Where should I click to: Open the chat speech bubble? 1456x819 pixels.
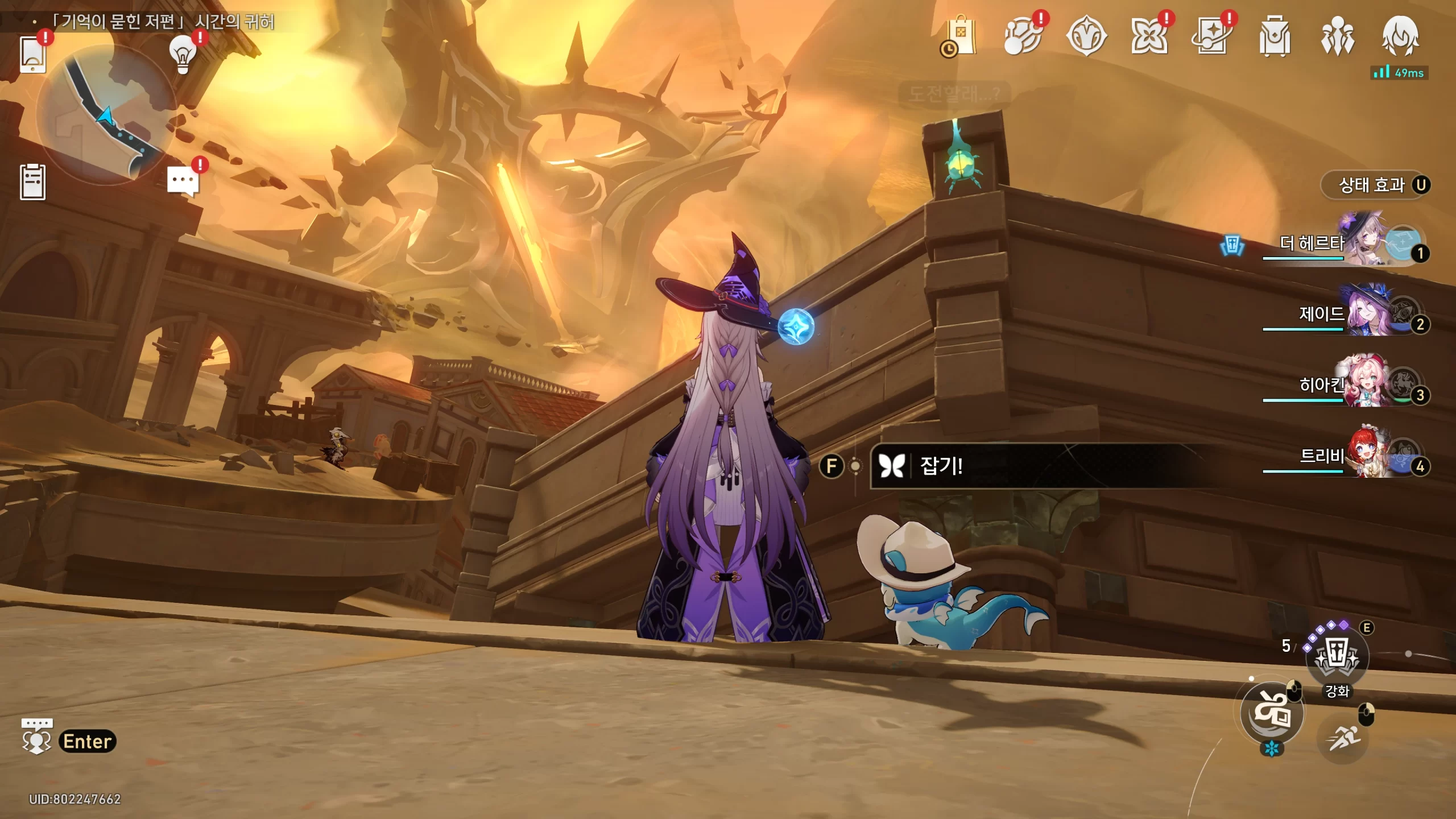pyautogui.click(x=183, y=182)
